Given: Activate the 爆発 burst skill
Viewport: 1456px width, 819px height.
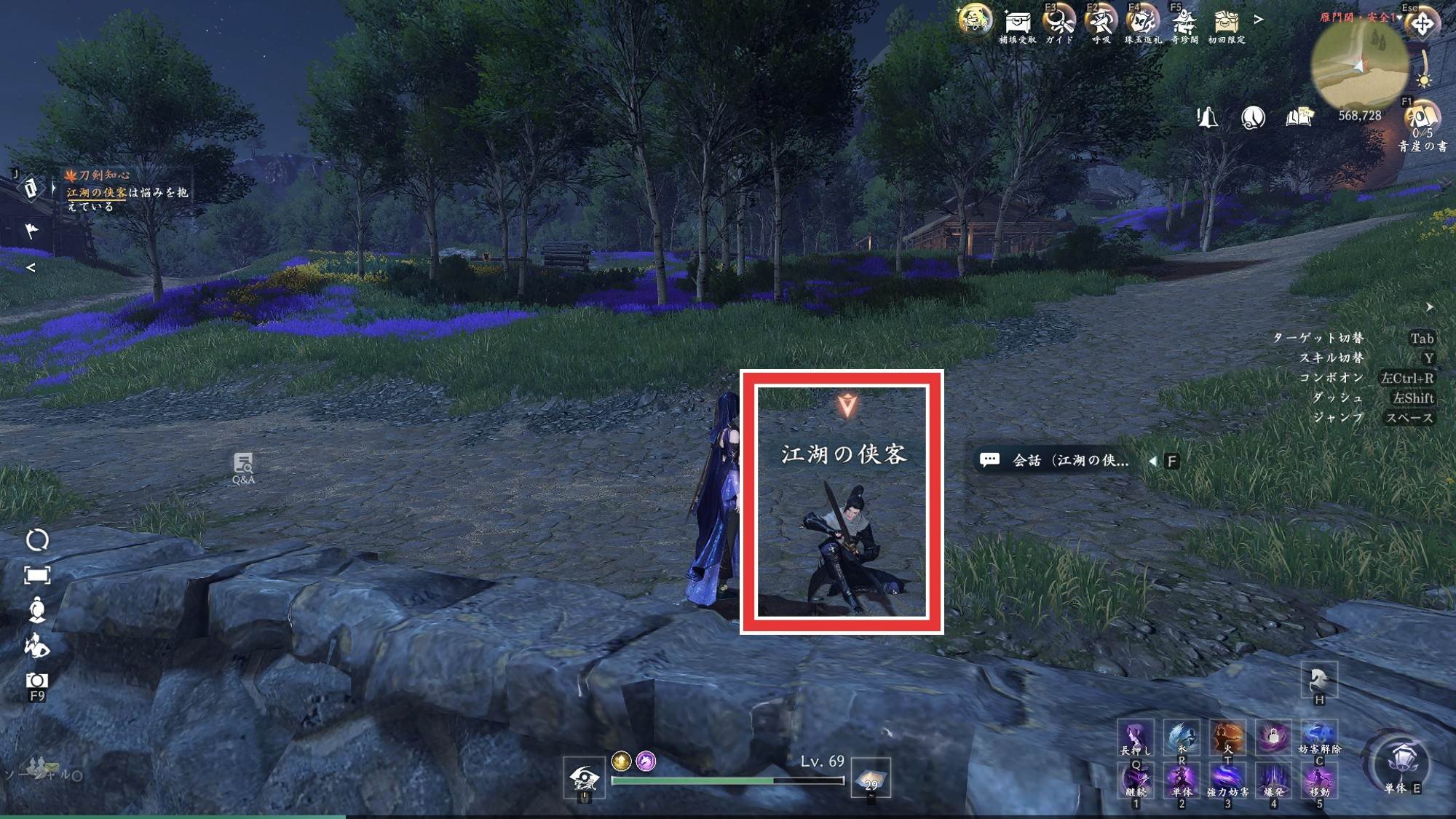Looking at the screenshot, I should tap(1273, 780).
